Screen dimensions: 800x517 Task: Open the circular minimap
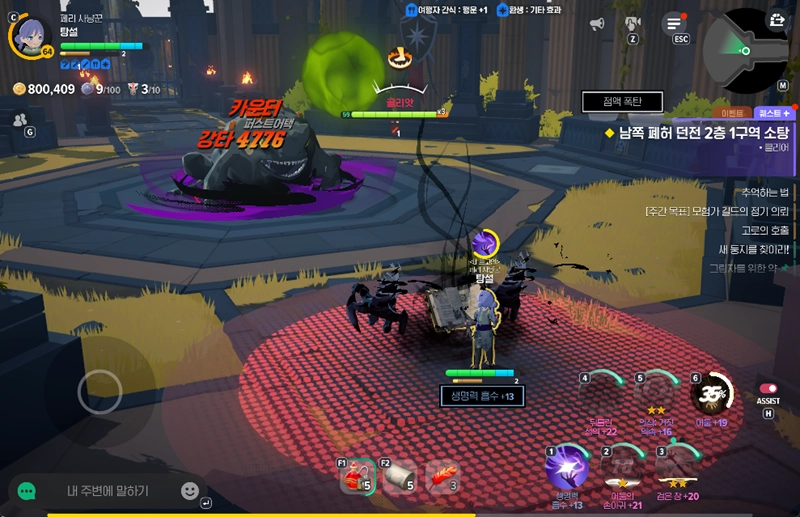point(744,50)
